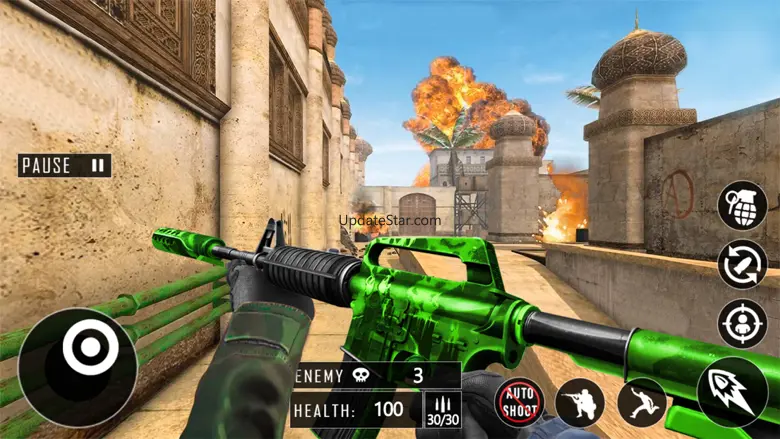Pause the game with the PAUSE button
This screenshot has height=439, width=780.
pyautogui.click(x=64, y=165)
